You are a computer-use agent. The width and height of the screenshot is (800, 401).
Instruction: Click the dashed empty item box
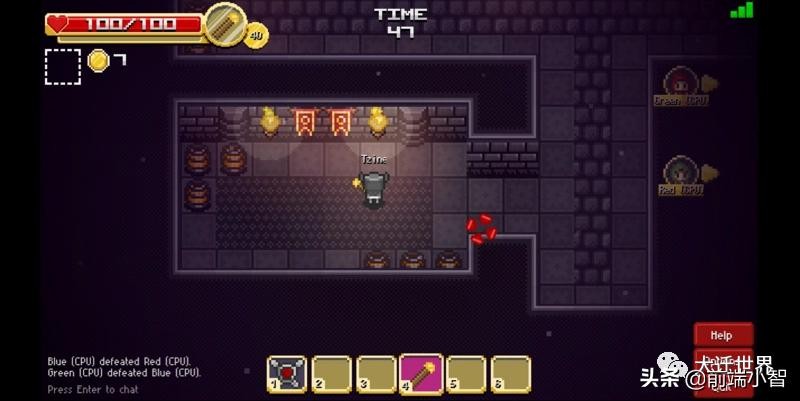click(63, 65)
